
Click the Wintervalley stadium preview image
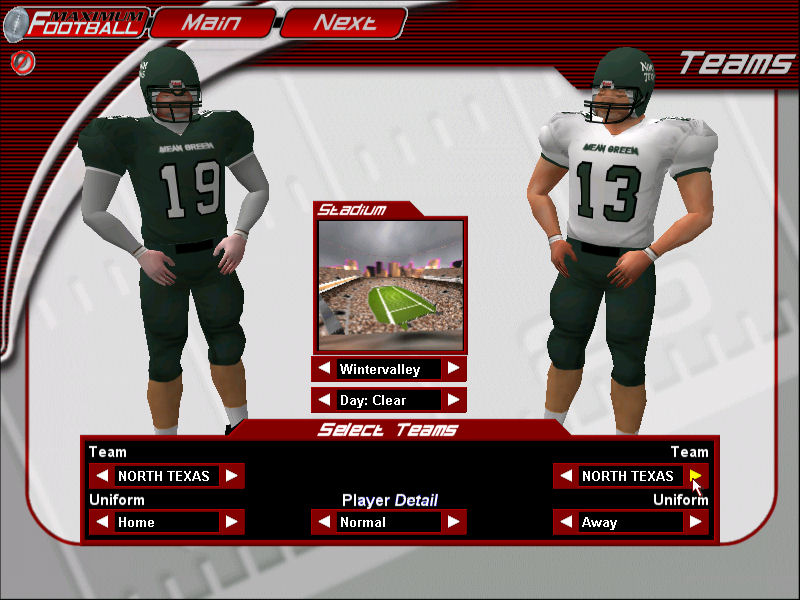pos(390,285)
